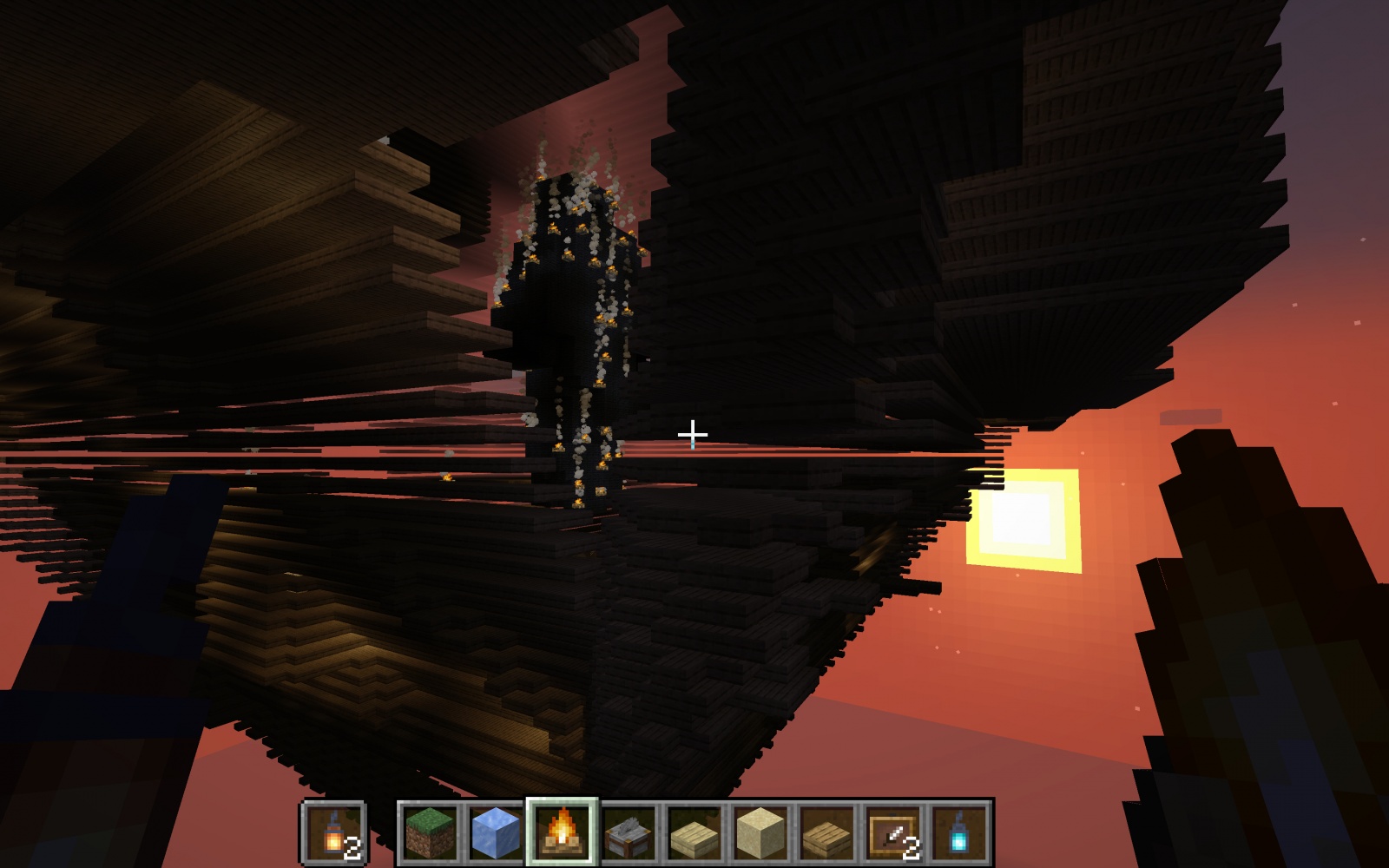Select the offhand lantern slot
Viewport: 1389px width, 868px height.
pos(334,832)
